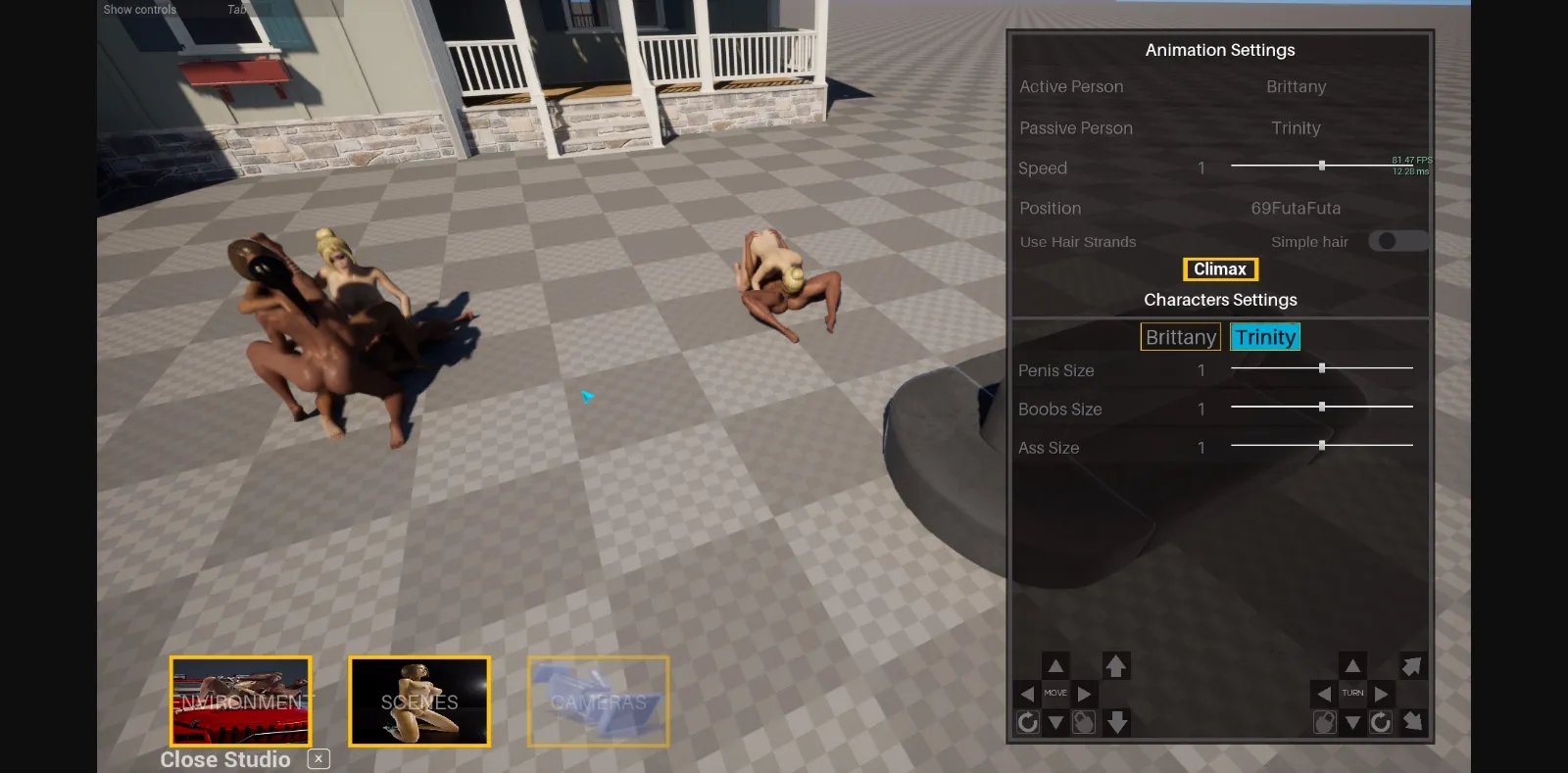
Task: Click the lock icon in the MOVE controls
Action: 1085,723
